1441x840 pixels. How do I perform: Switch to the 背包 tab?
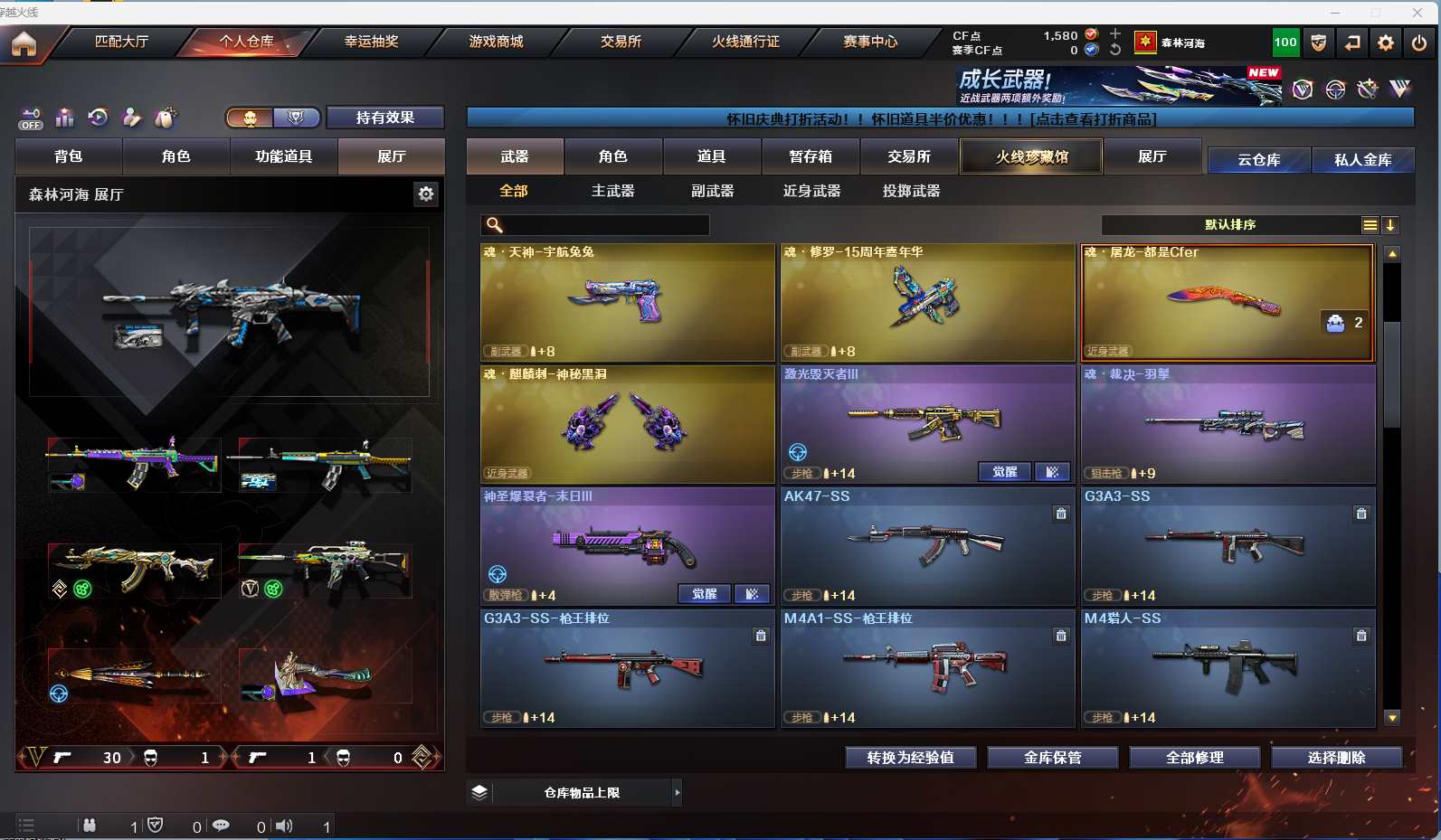(69, 156)
